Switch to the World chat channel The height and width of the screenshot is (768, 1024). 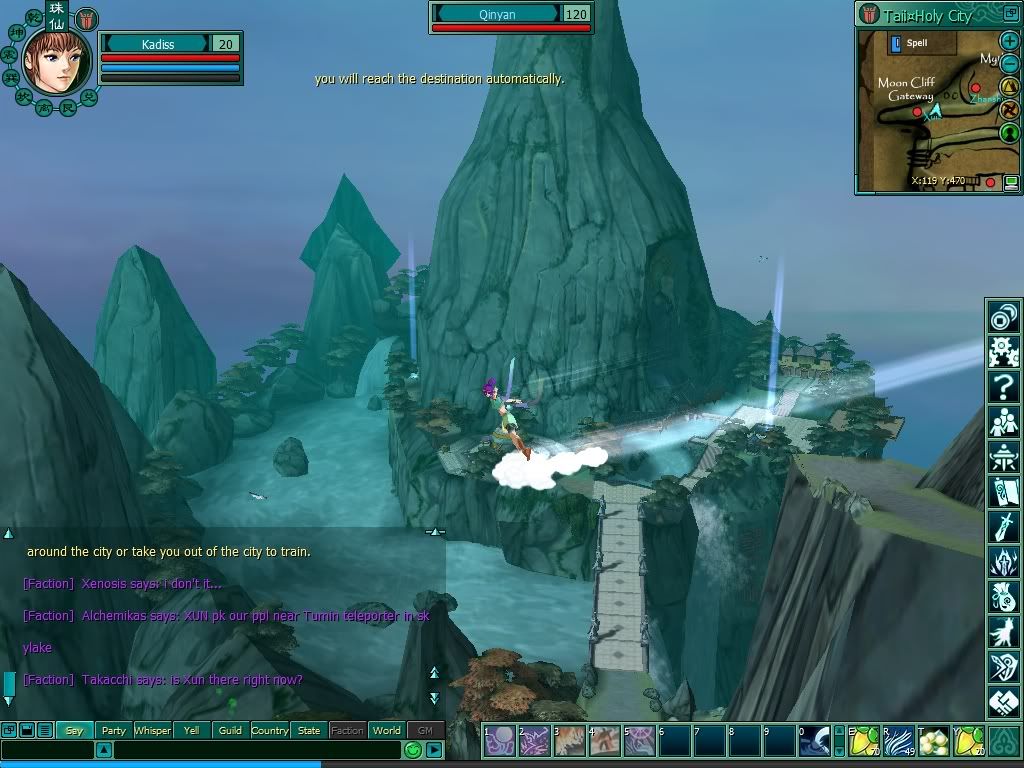point(386,730)
